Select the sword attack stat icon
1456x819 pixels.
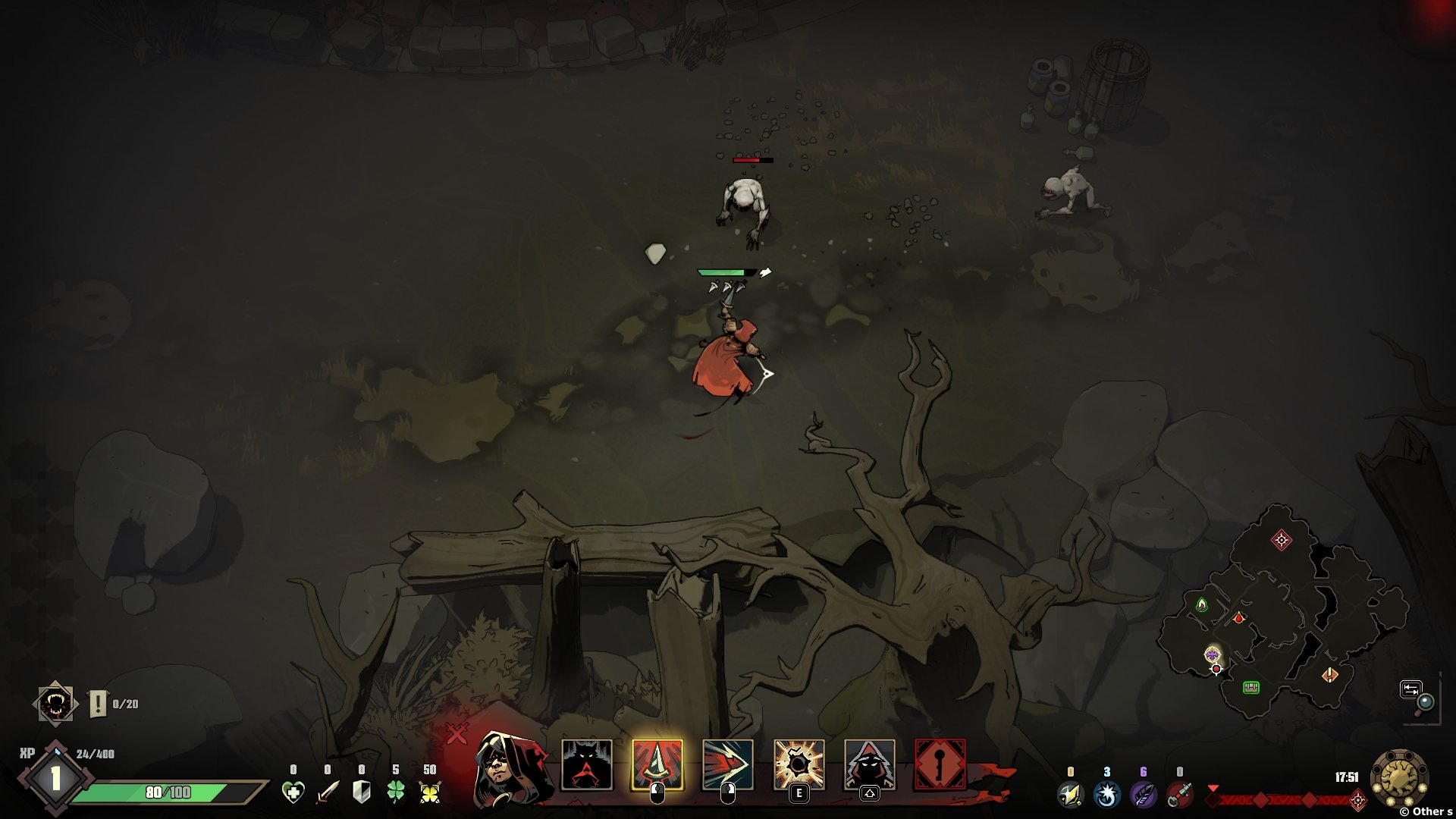[x=328, y=792]
